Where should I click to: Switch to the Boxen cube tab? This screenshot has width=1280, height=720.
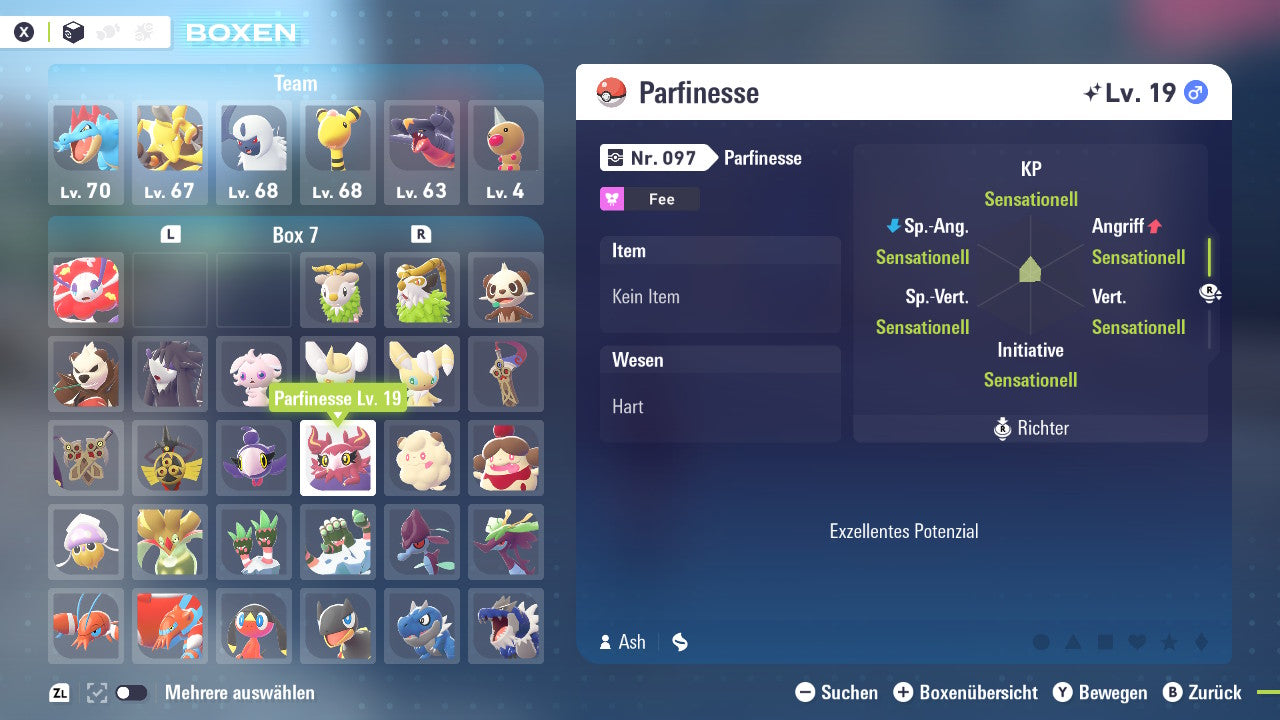(72, 32)
